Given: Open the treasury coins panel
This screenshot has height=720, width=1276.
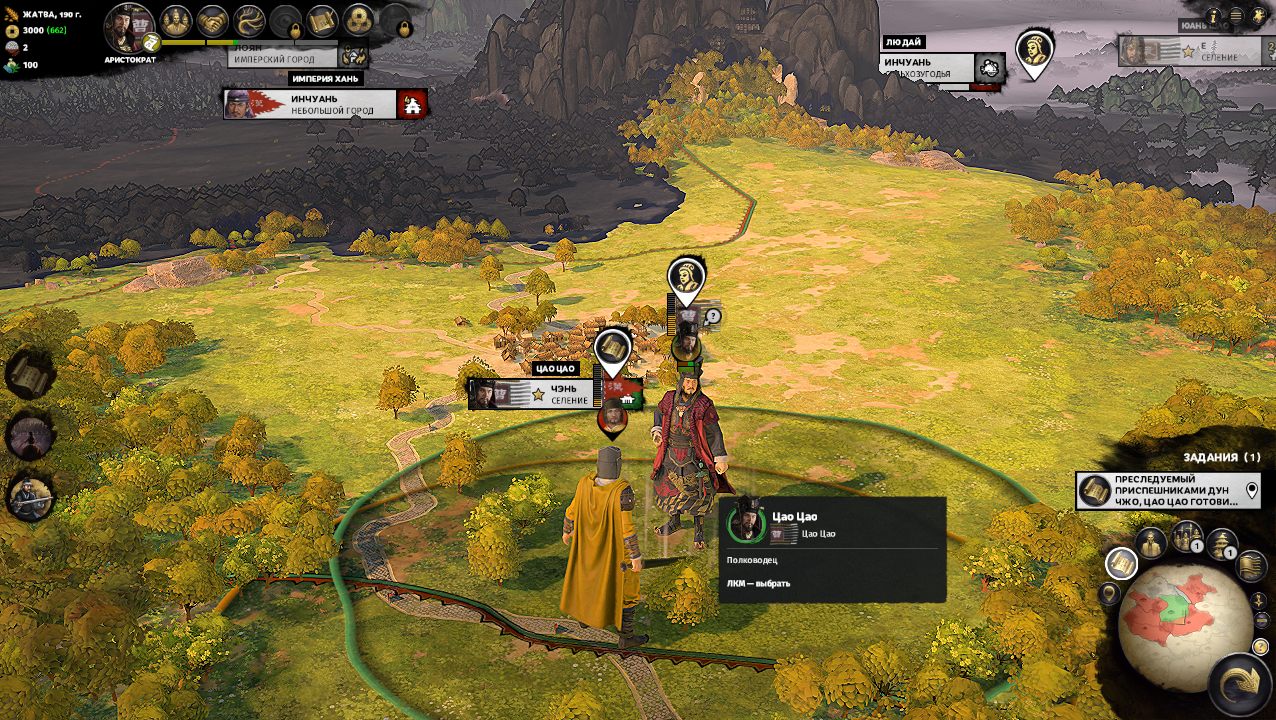Looking at the screenshot, I should pos(358,21).
